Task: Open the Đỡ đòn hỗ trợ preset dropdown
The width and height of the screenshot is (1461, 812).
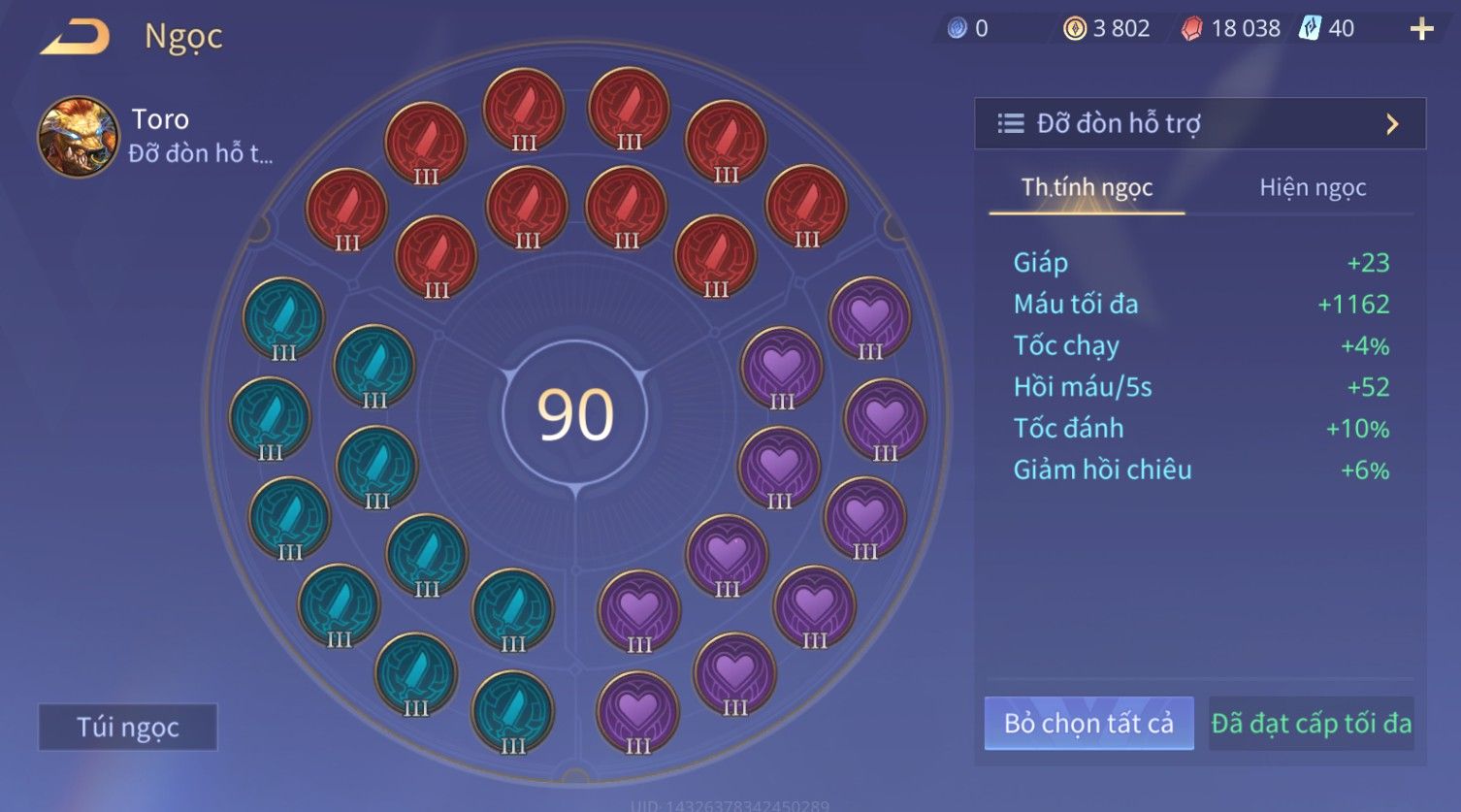Action: point(1199,123)
